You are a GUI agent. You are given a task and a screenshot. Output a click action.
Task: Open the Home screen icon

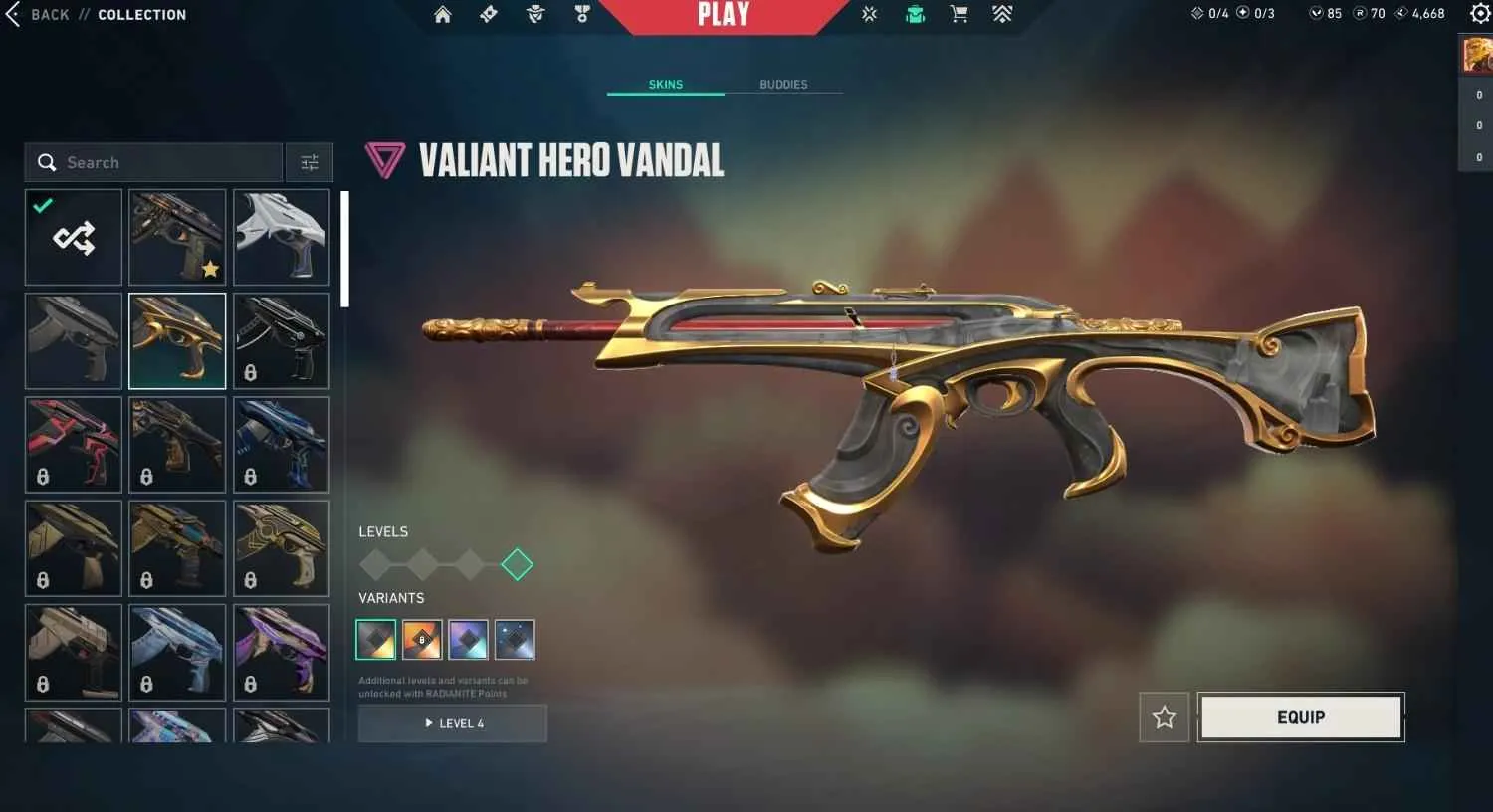click(443, 14)
